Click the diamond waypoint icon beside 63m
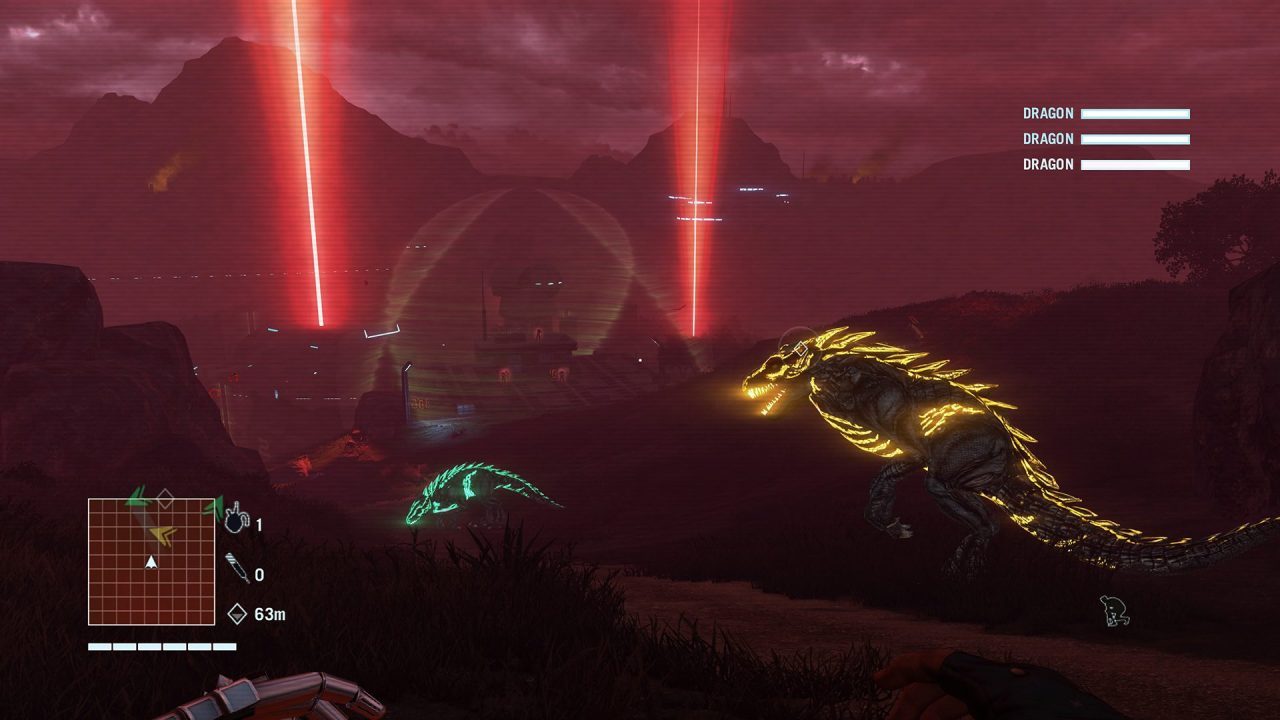The width and height of the screenshot is (1280, 720). click(x=237, y=612)
